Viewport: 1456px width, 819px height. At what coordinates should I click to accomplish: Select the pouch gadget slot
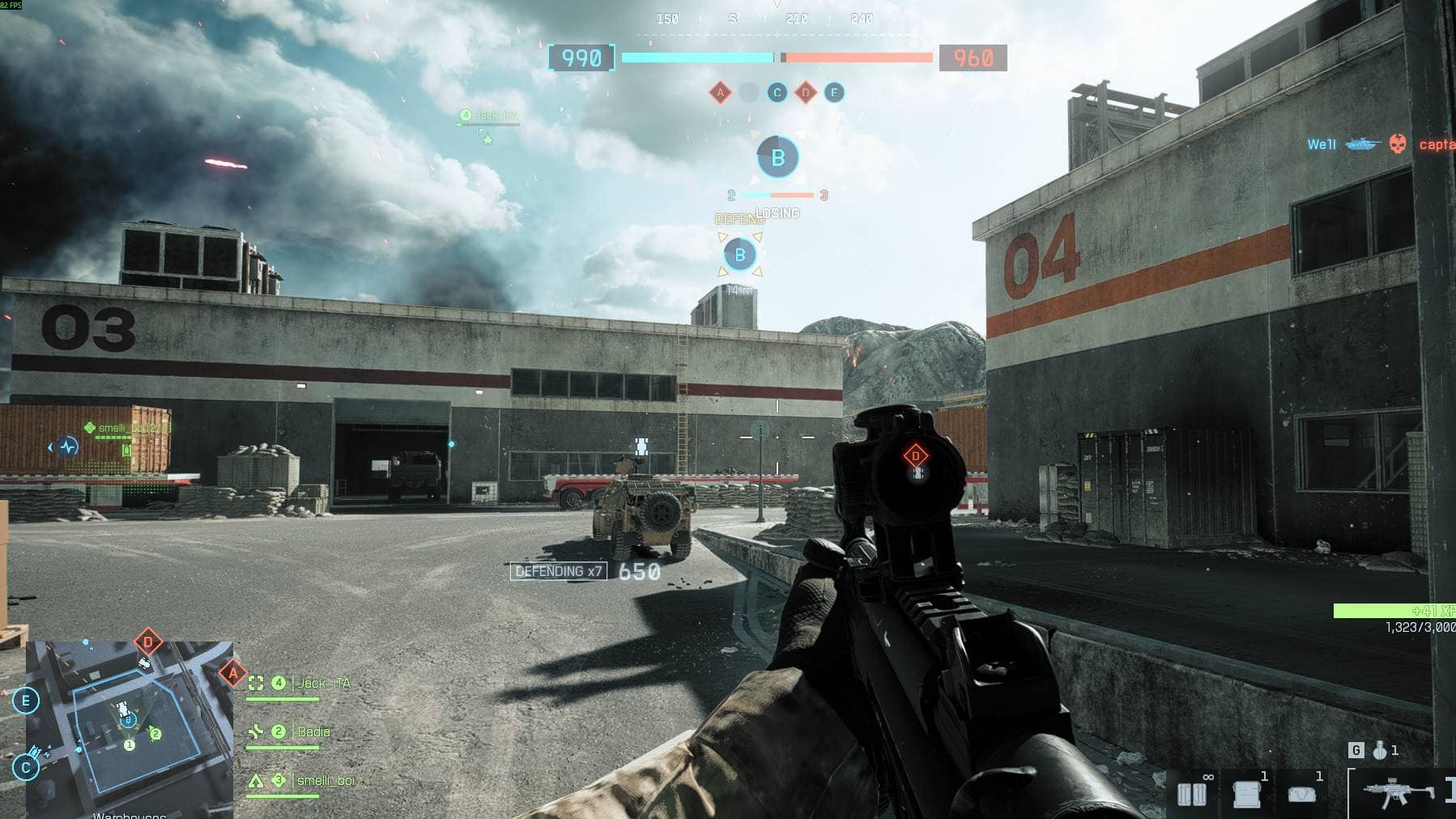pyautogui.click(x=1301, y=793)
